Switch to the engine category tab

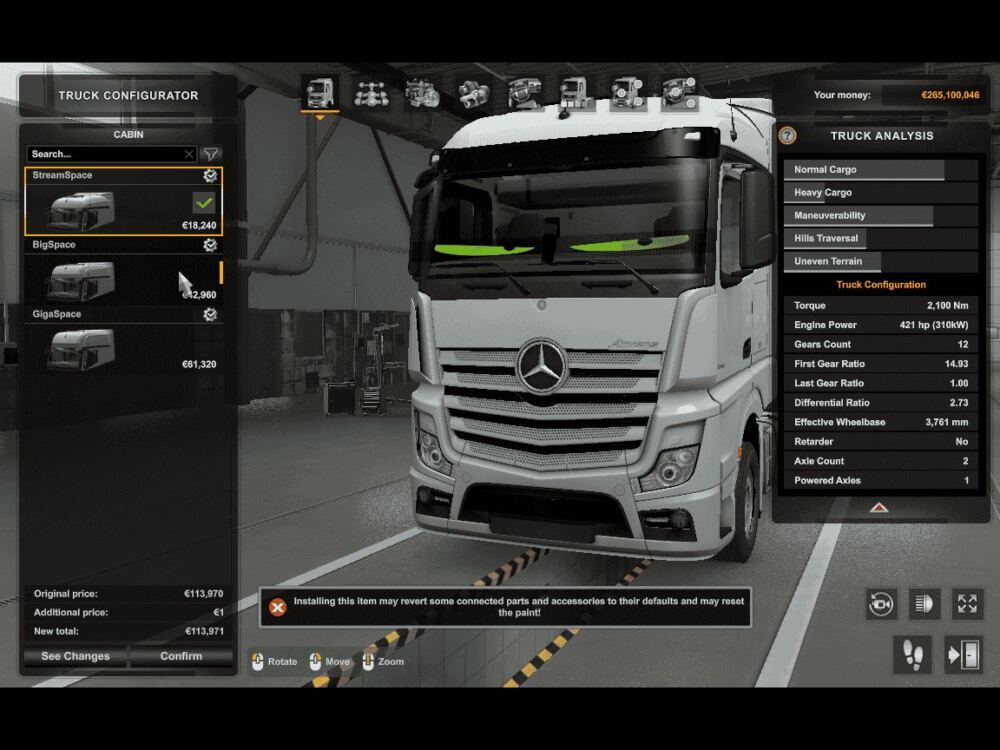pos(423,94)
